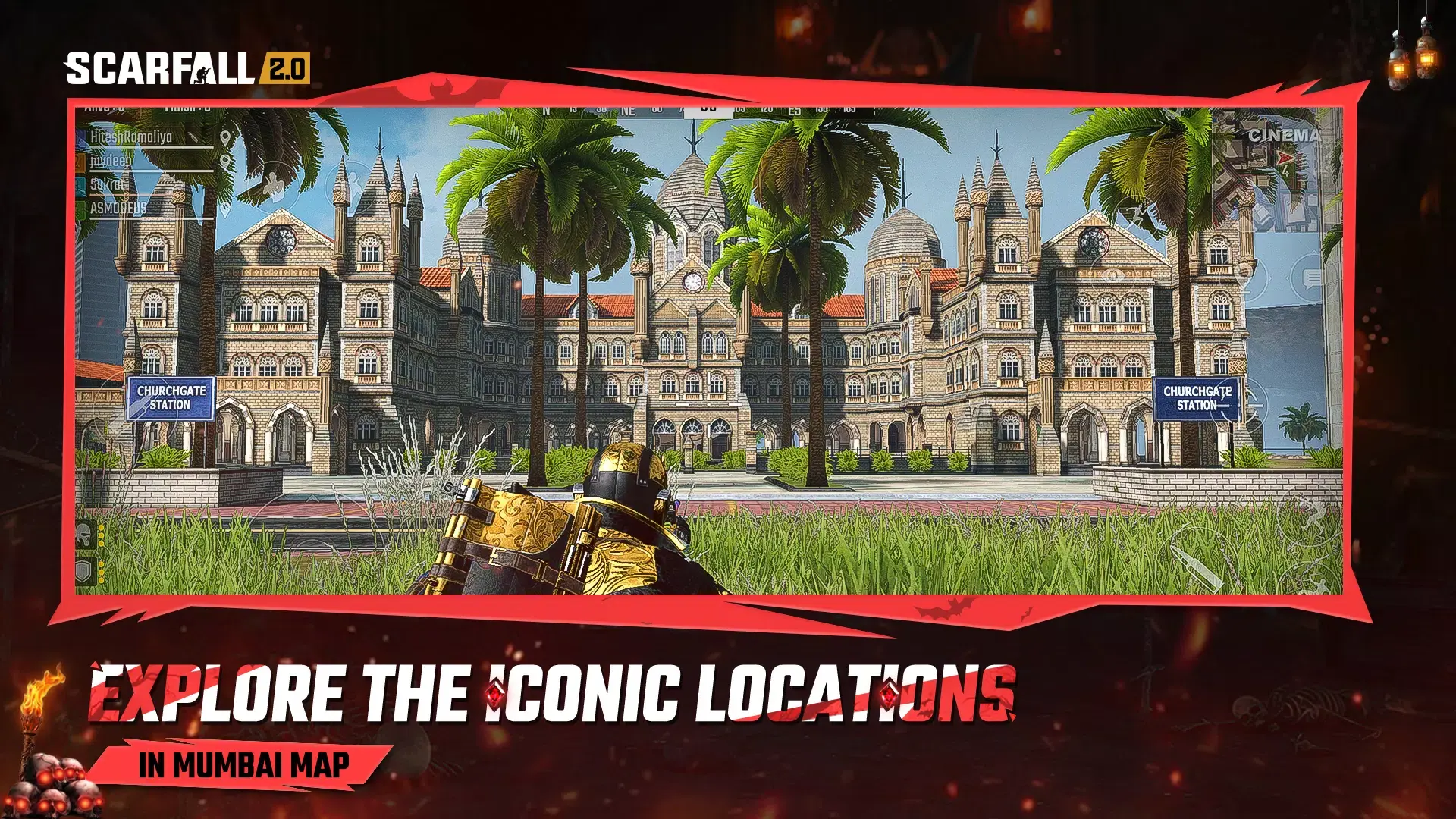
Task: Select the helmet durability icon
Action: click(83, 535)
